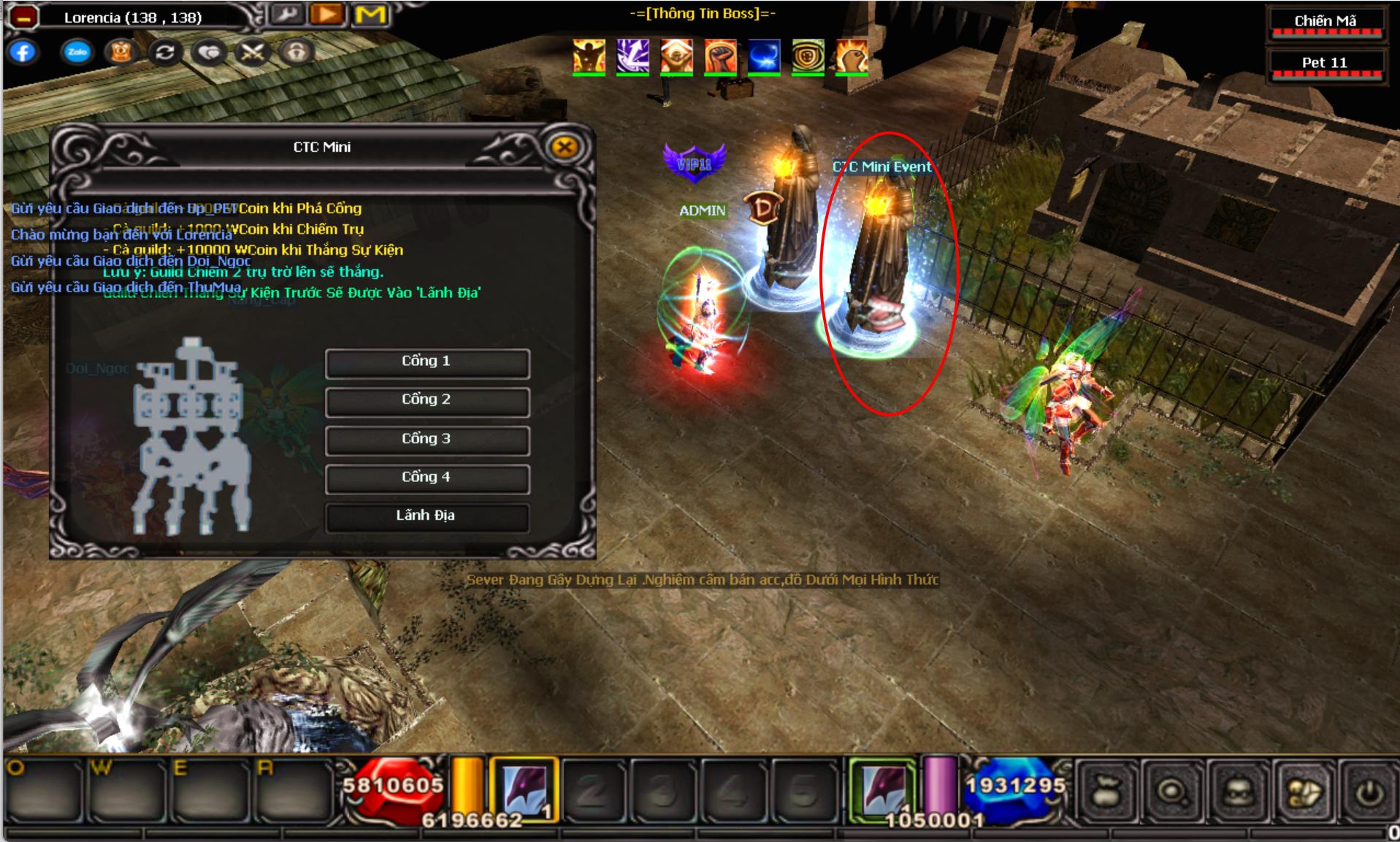Click the double hearts icon
Image resolution: width=1400 pixels, height=842 pixels.
point(210,53)
